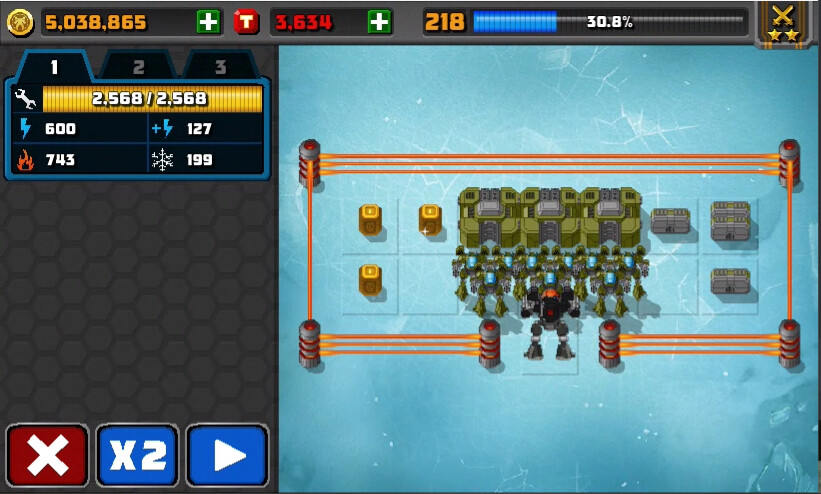The width and height of the screenshot is (821, 494).
Task: Start battle with blue play button
Action: 228,456
